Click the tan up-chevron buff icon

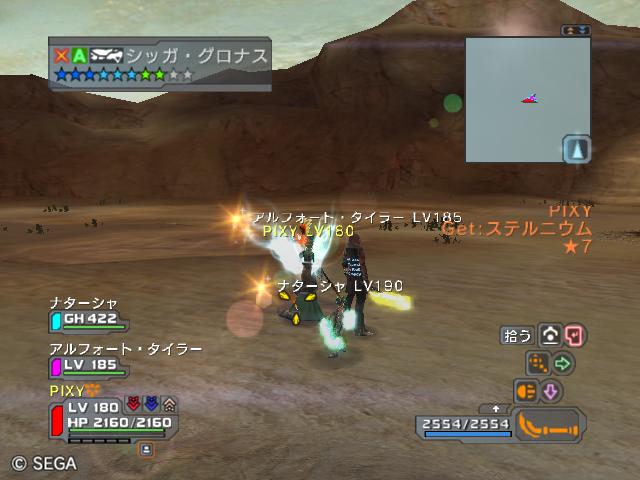(x=169, y=405)
